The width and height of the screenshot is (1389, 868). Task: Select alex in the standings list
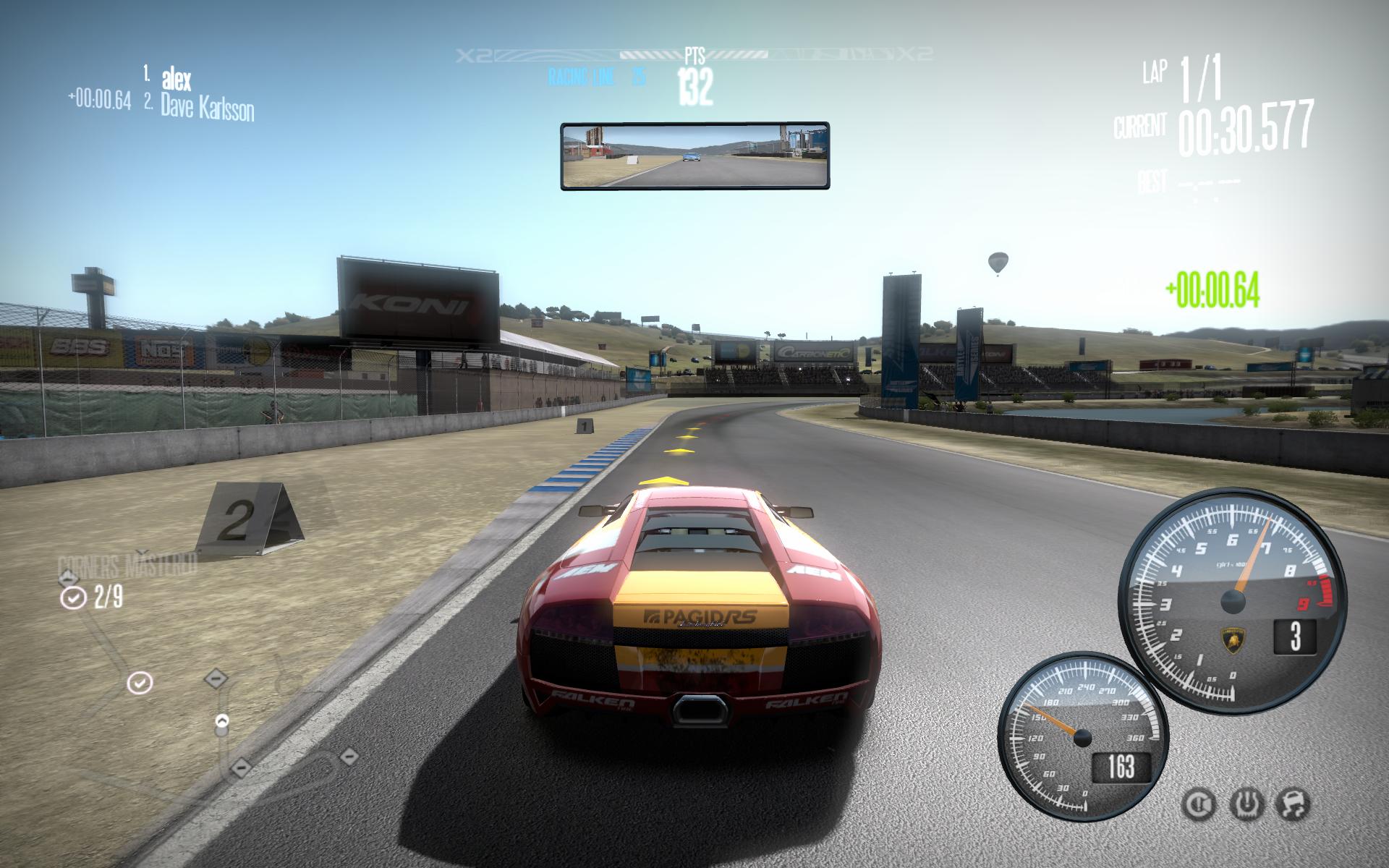click(x=177, y=77)
